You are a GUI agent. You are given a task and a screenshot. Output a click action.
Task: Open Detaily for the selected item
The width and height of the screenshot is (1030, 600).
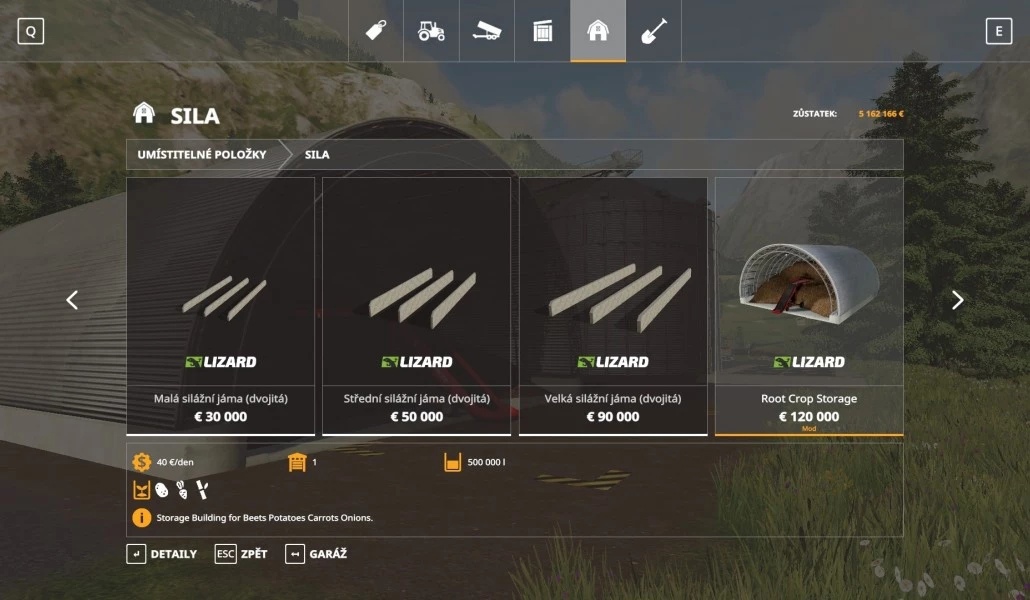tap(162, 554)
